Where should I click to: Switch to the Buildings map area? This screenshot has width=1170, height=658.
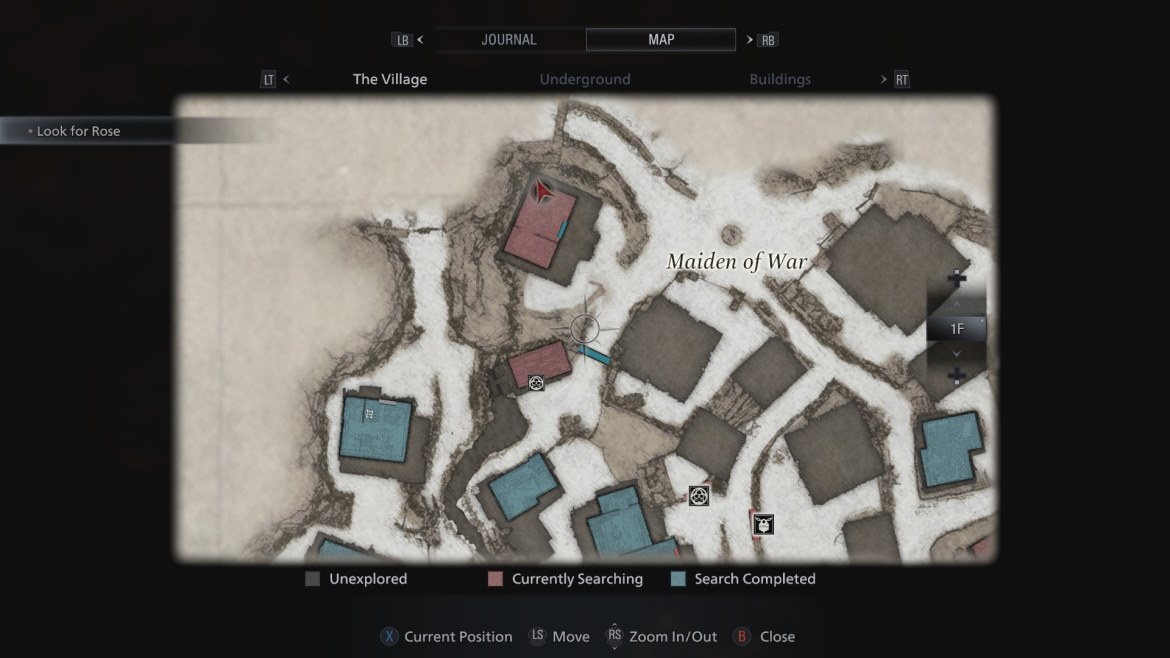tap(780, 80)
